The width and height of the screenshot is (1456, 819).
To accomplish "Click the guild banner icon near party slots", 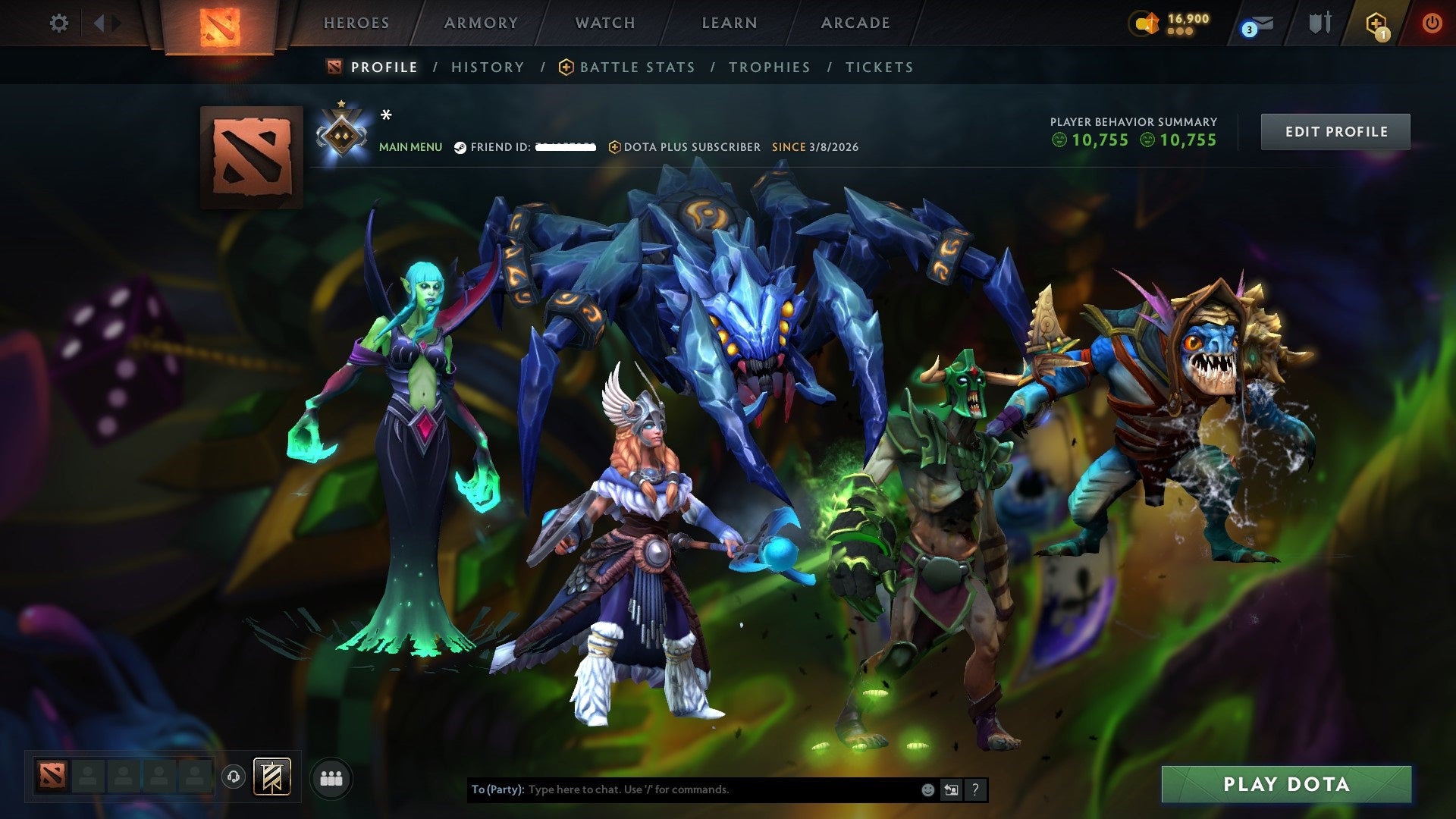I will point(273,777).
